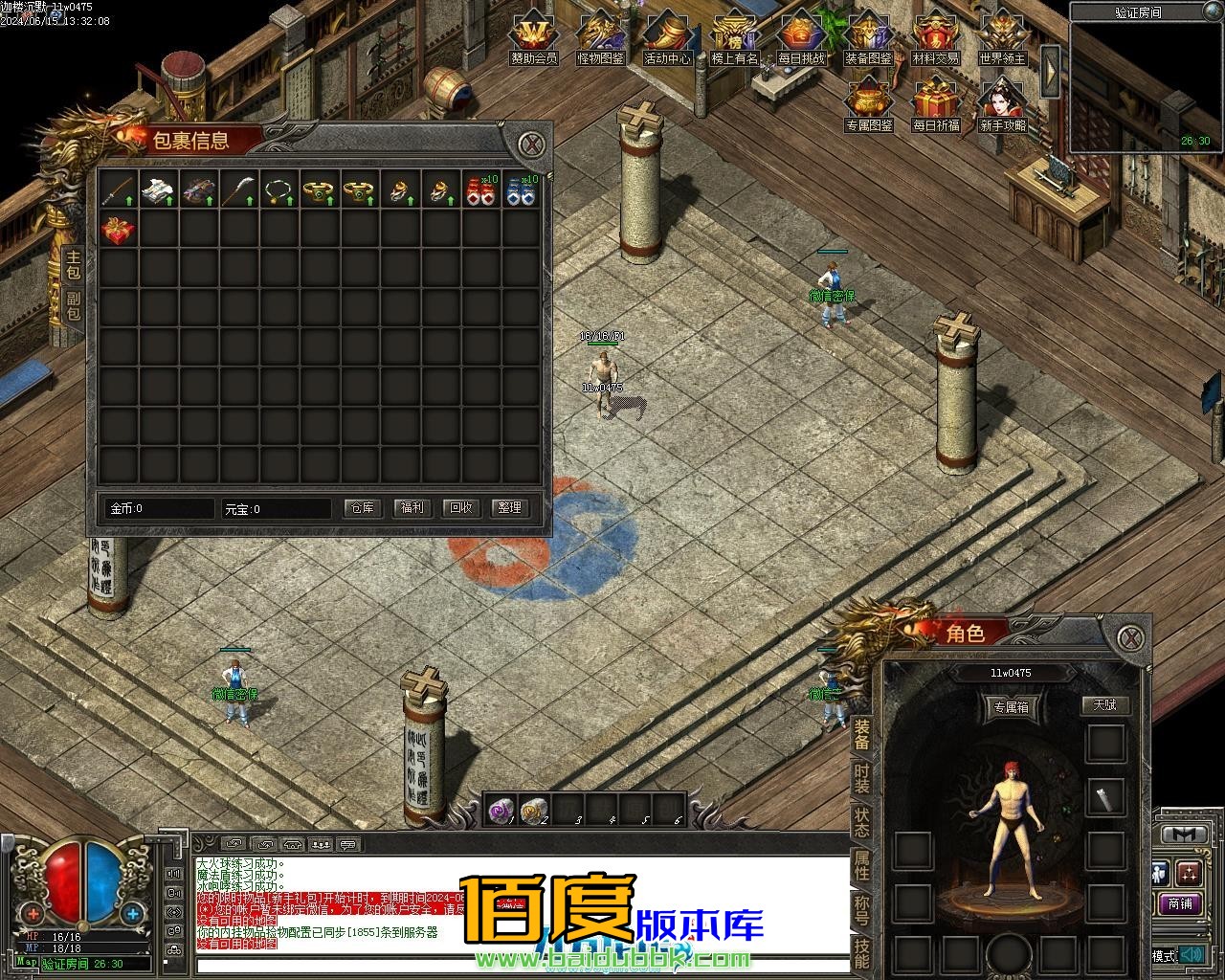The image size is (1225, 980).
Task: Open the purple 商铺 shop button
Action: (1180, 903)
